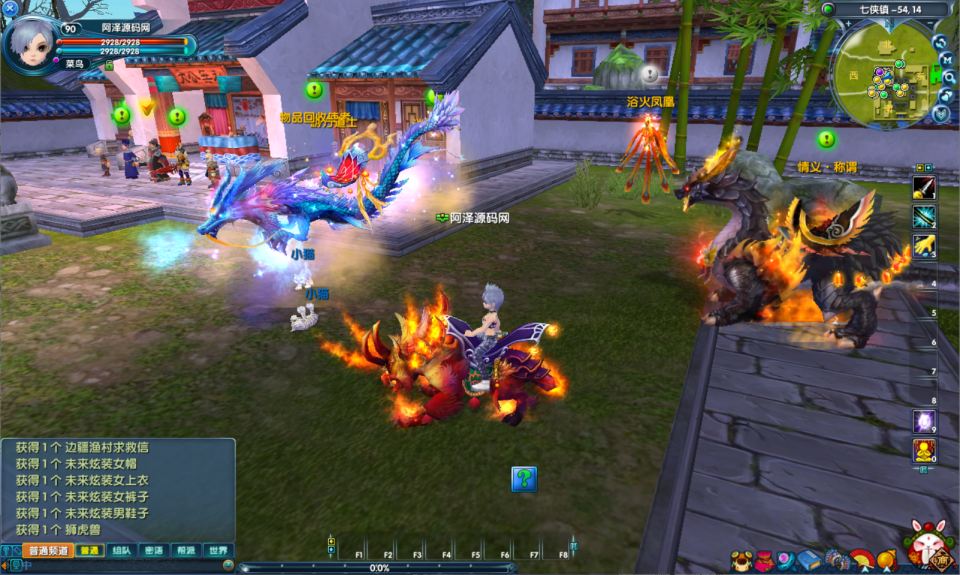The width and height of the screenshot is (960, 575).
Task: Click the M map button beside minimap
Action: (x=946, y=59)
